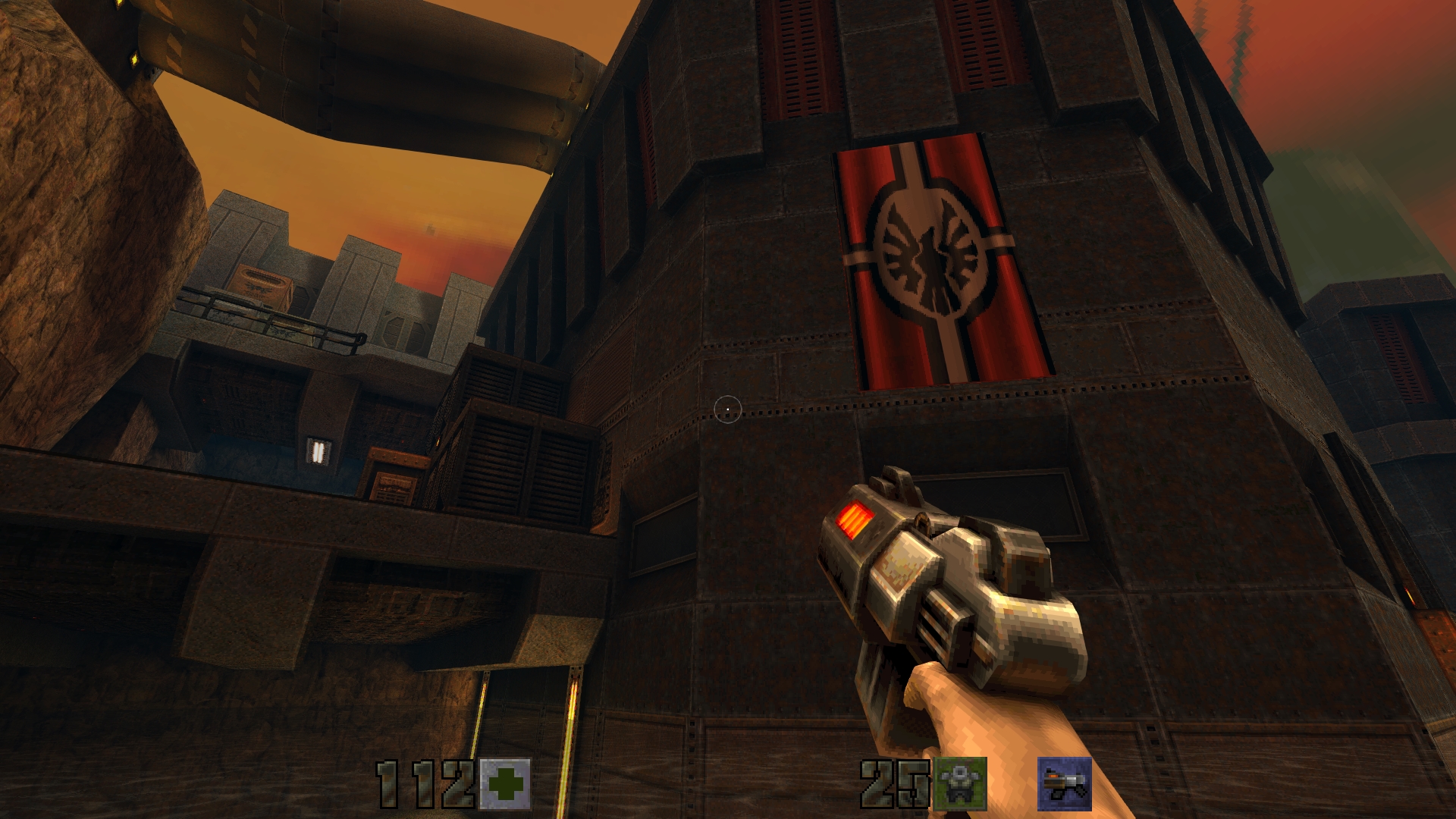Click the blaster weapon icon

1065,783
